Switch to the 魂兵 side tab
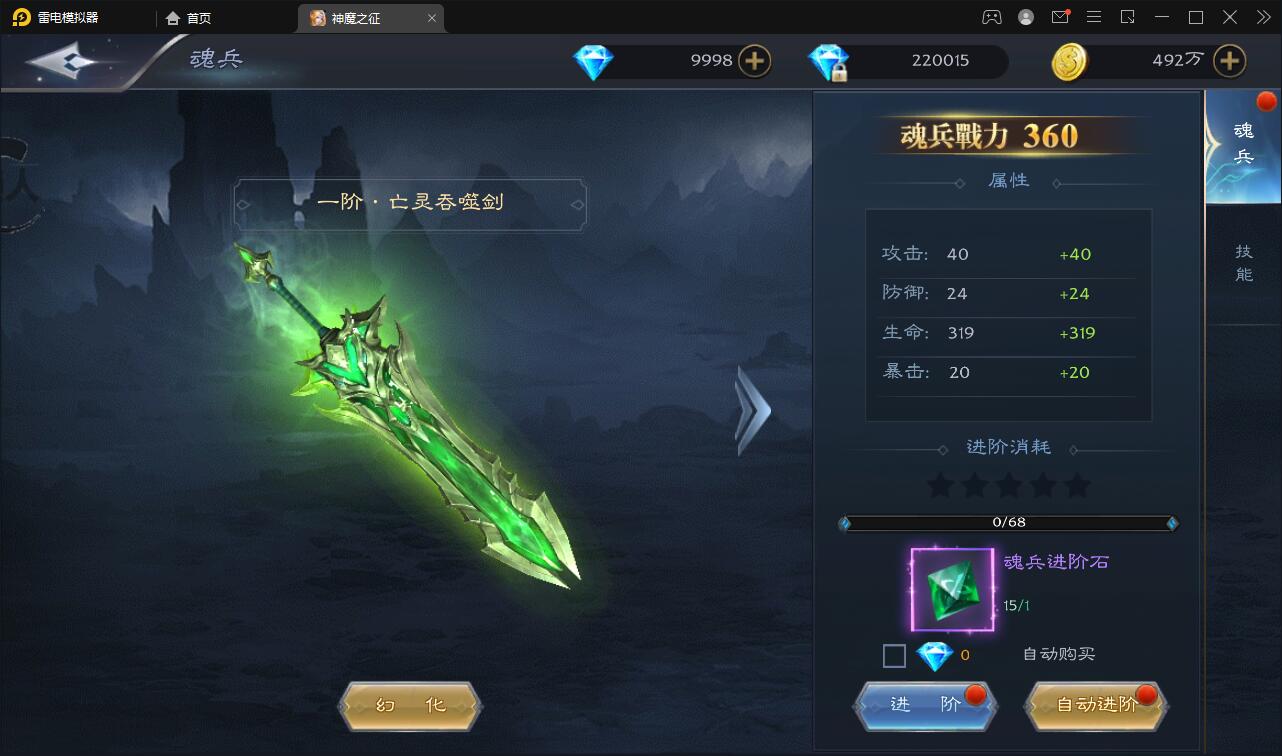The width and height of the screenshot is (1282, 756). click(x=1243, y=145)
